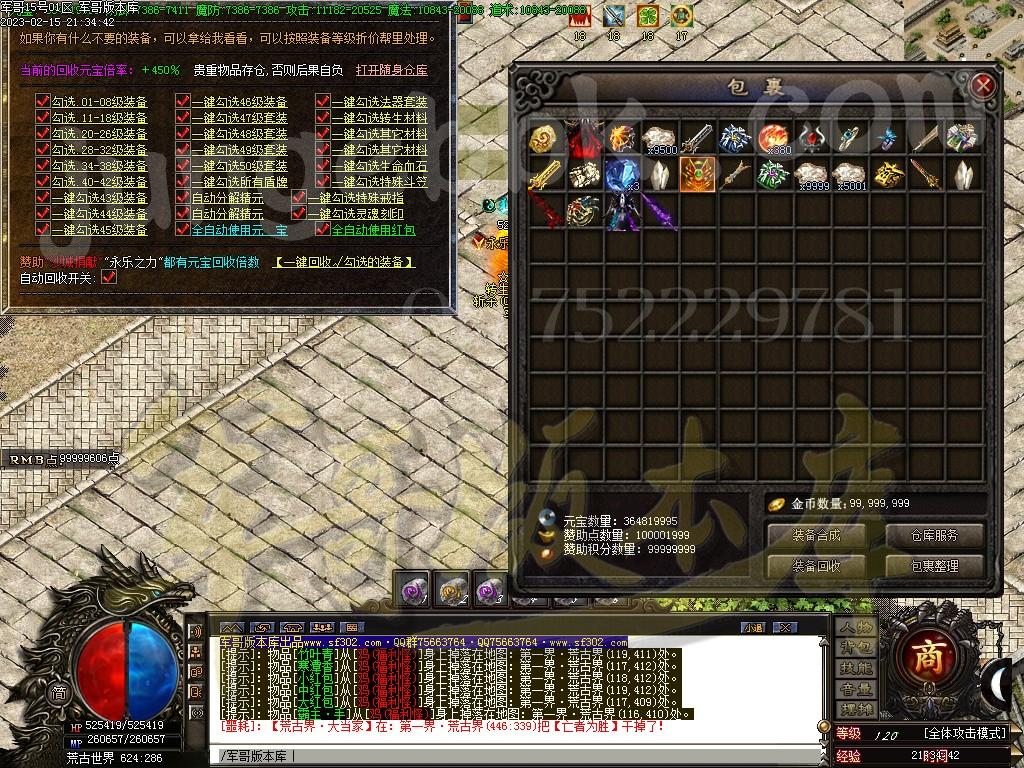Select the highlighted orange emblem item in bag
This screenshot has width=1024, height=768.
click(697, 174)
